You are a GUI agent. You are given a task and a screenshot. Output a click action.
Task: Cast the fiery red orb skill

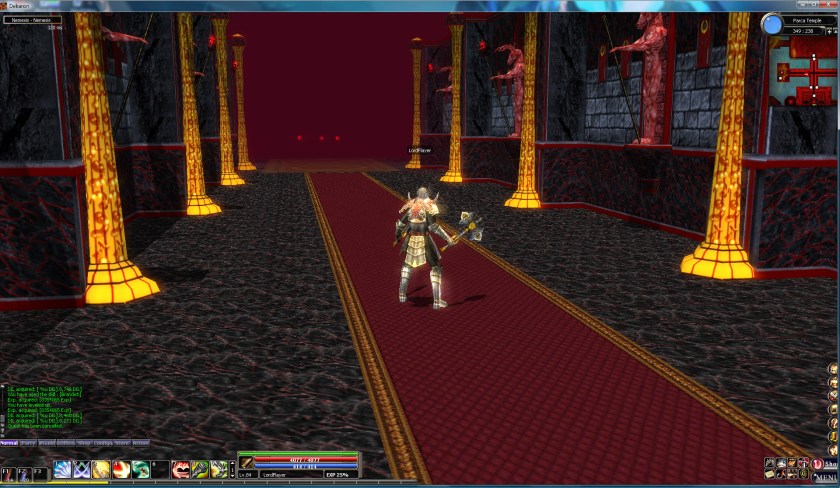click(x=121, y=469)
